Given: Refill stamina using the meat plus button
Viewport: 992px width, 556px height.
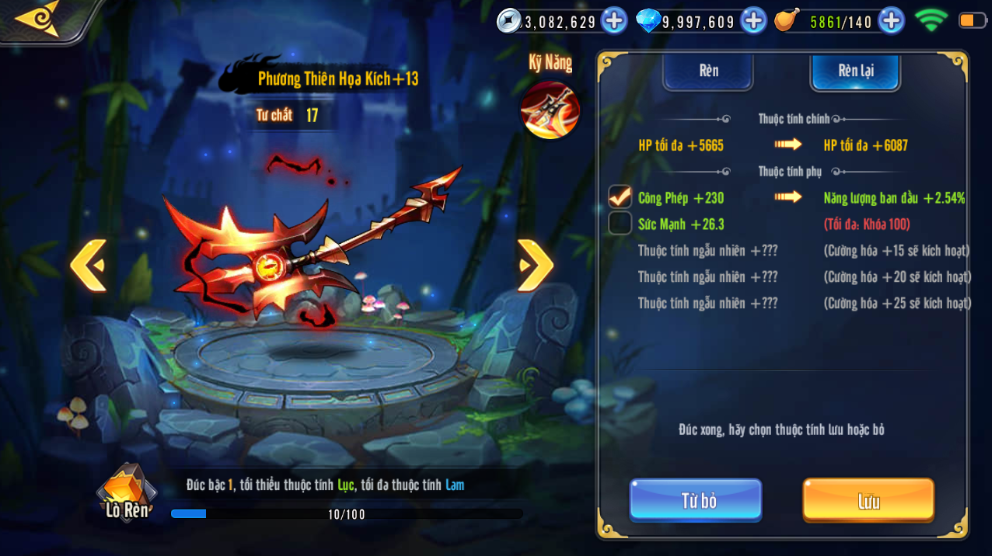Looking at the screenshot, I should click(x=891, y=20).
